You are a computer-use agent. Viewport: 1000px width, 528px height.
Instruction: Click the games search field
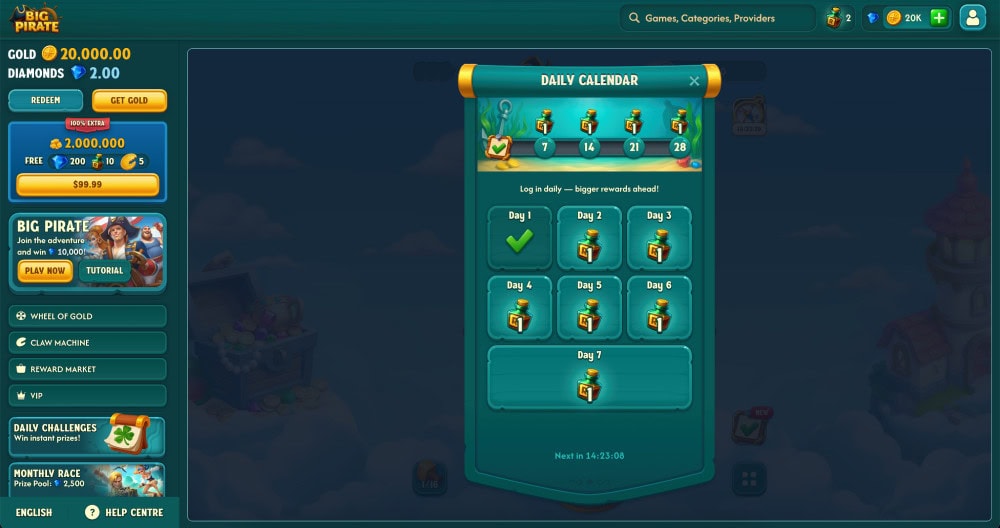click(718, 18)
